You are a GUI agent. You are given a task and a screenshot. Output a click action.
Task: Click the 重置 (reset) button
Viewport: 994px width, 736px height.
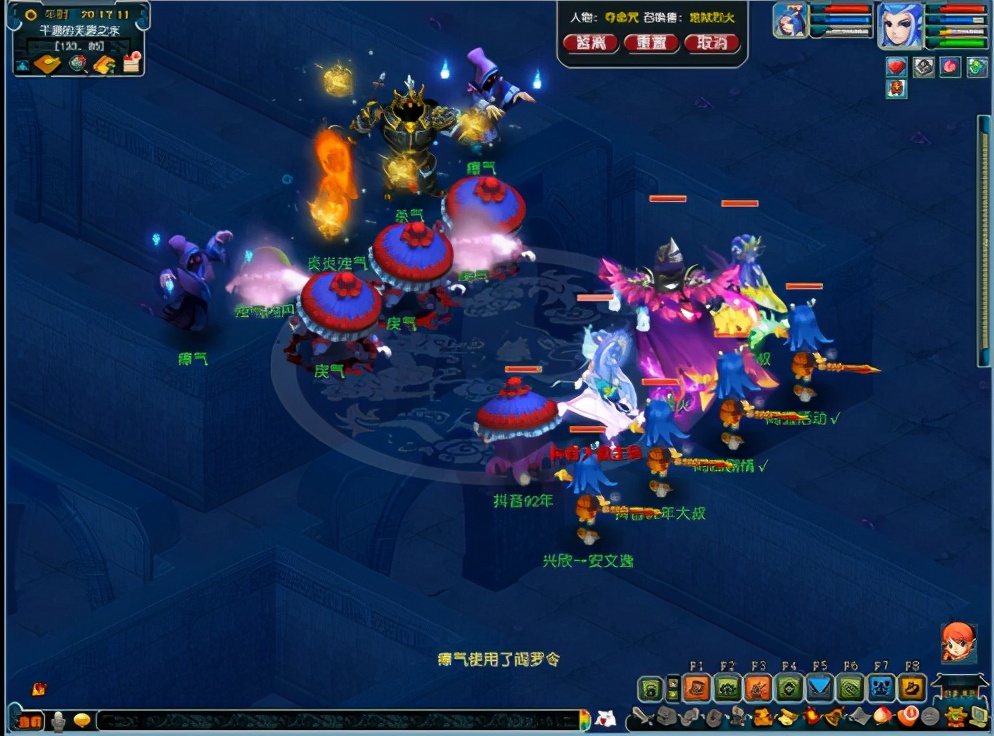(x=652, y=43)
